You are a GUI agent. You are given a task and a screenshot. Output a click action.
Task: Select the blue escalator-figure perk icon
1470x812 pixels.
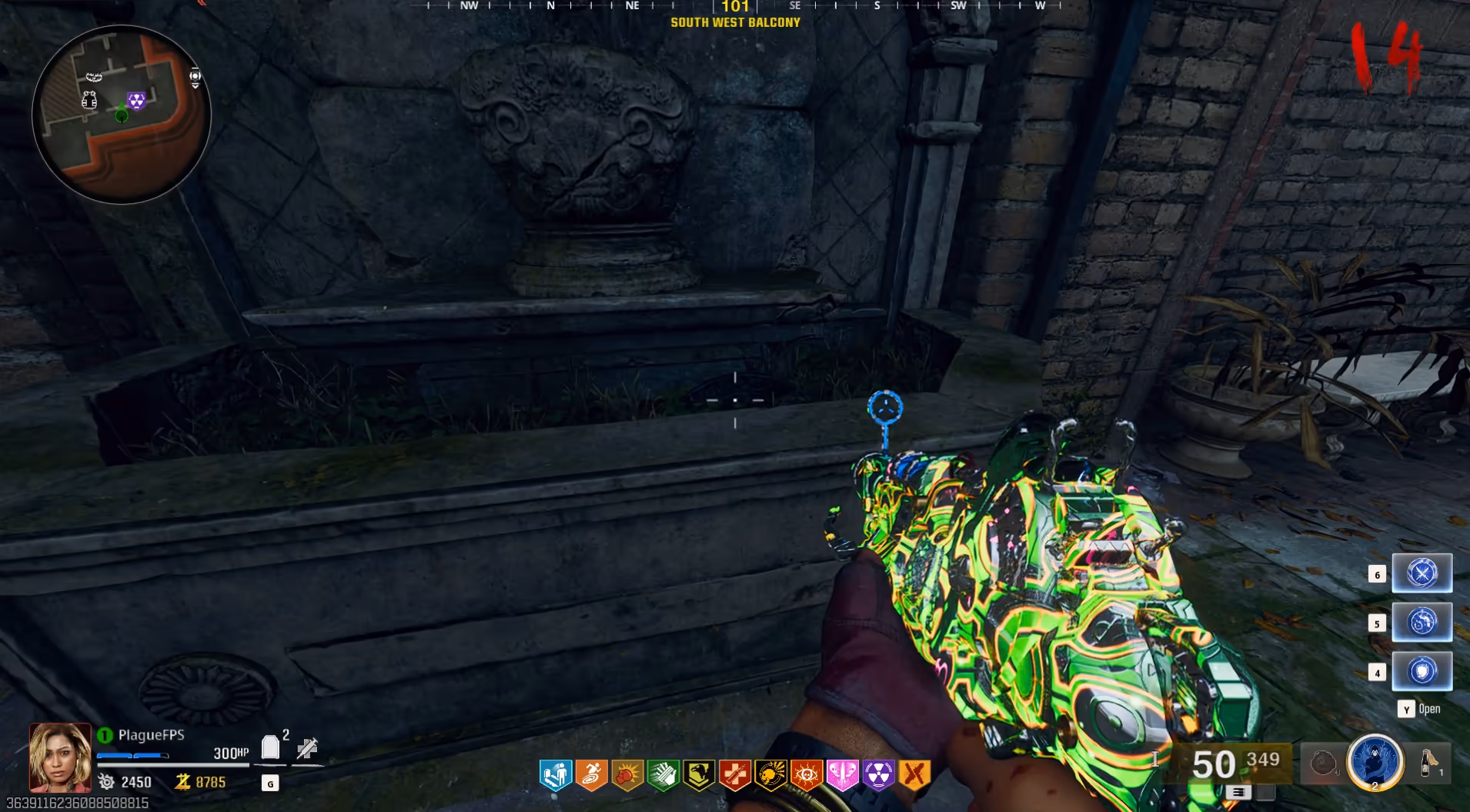555,775
